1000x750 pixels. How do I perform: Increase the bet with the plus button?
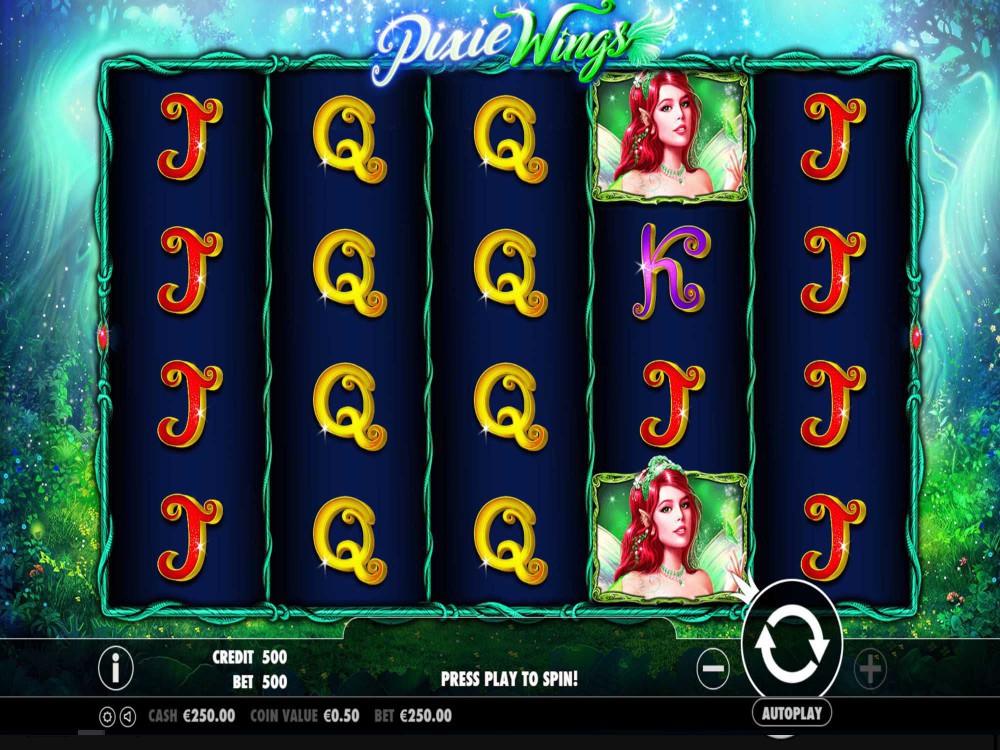pos(870,669)
